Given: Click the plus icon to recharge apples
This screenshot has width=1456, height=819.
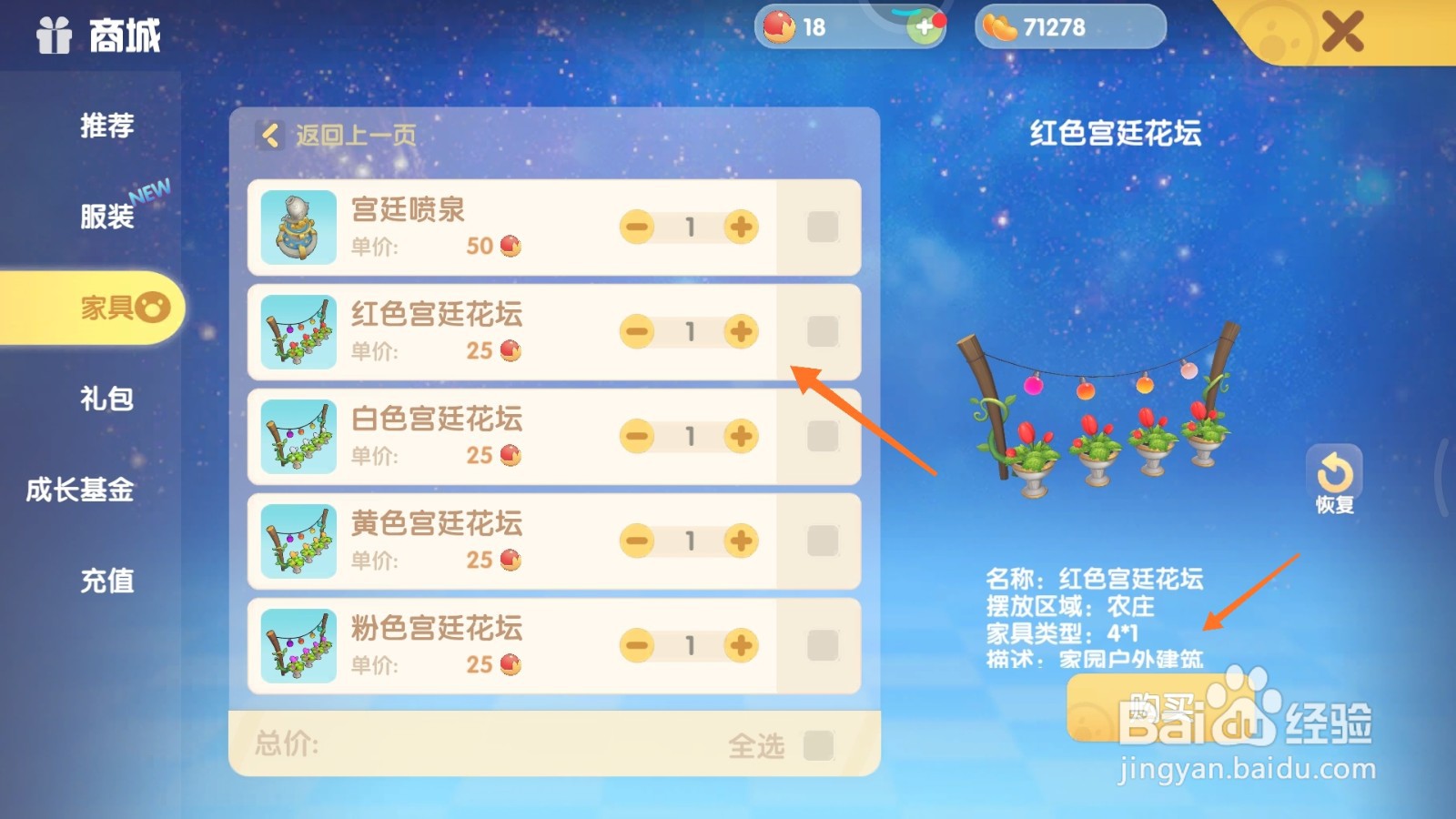Looking at the screenshot, I should tap(925, 27).
